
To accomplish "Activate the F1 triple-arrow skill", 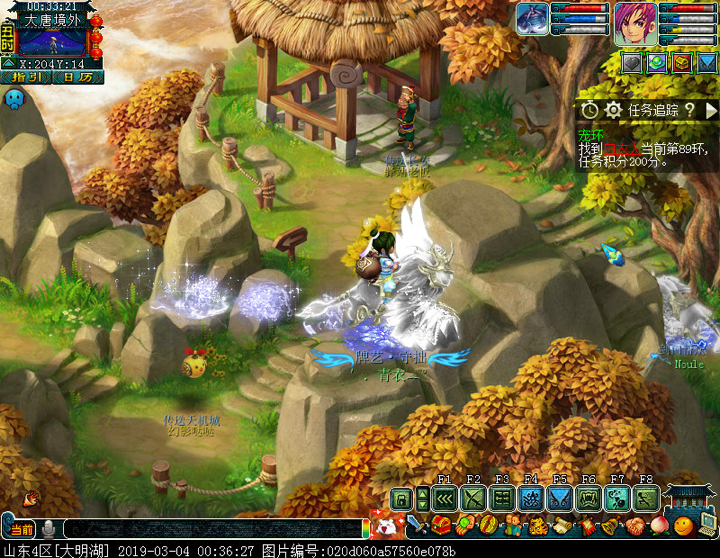I will point(445,498).
